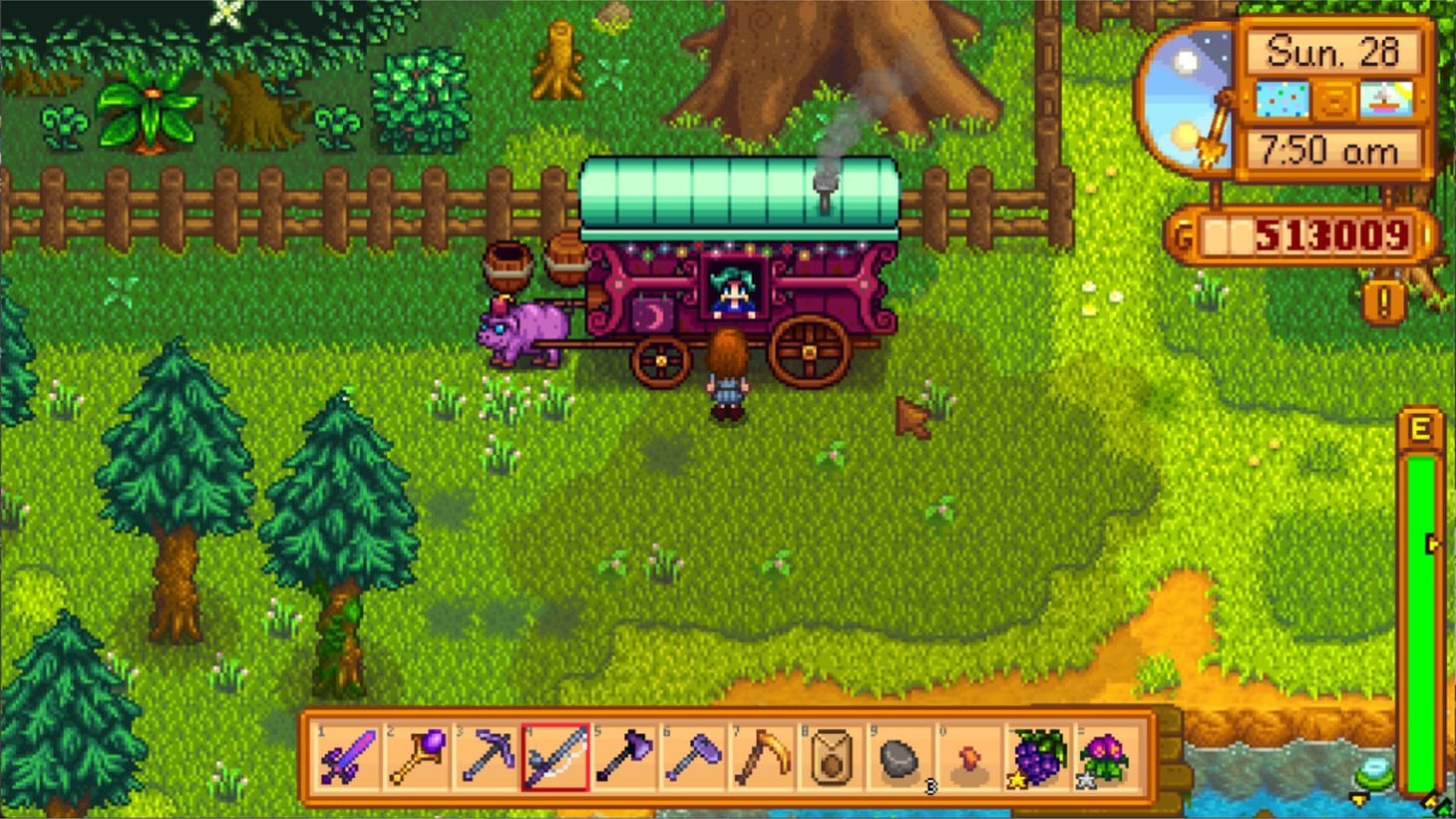Click the boat weather icon on the HUD
This screenshot has width=1456, height=819.
point(1386,98)
